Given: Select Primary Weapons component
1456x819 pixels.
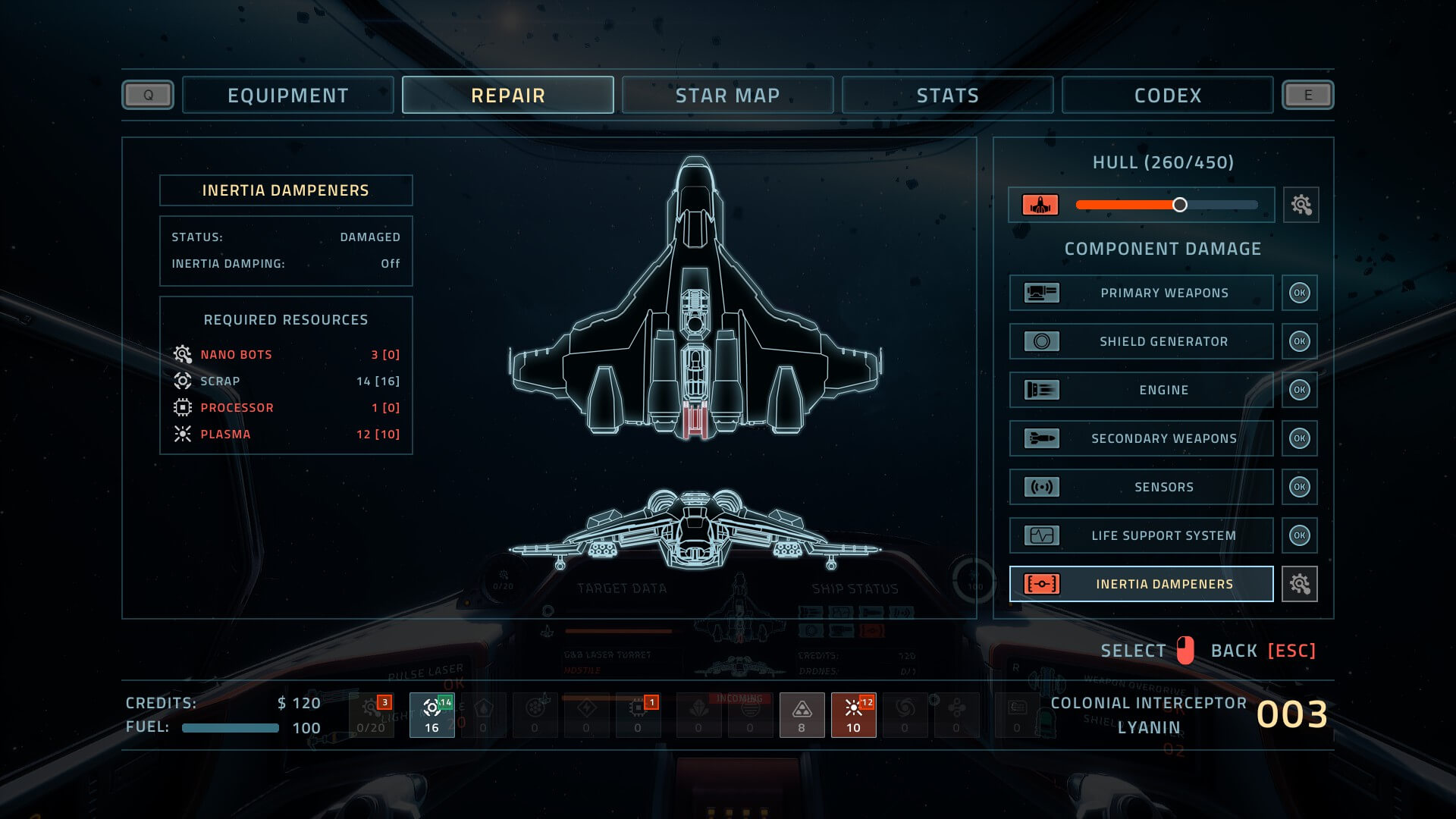Looking at the screenshot, I should 1141,293.
